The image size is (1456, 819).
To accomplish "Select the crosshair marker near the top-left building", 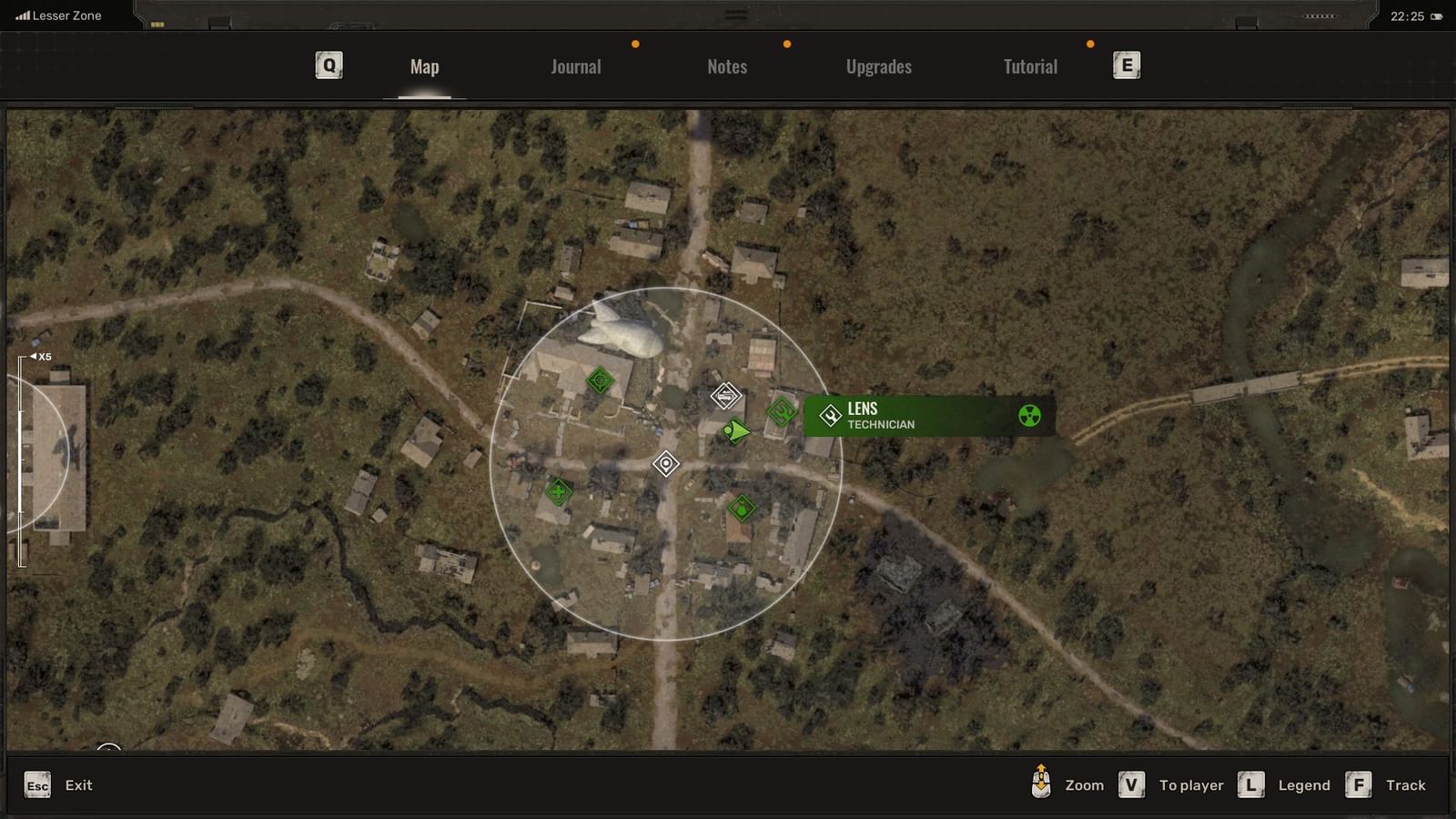I will click(599, 379).
